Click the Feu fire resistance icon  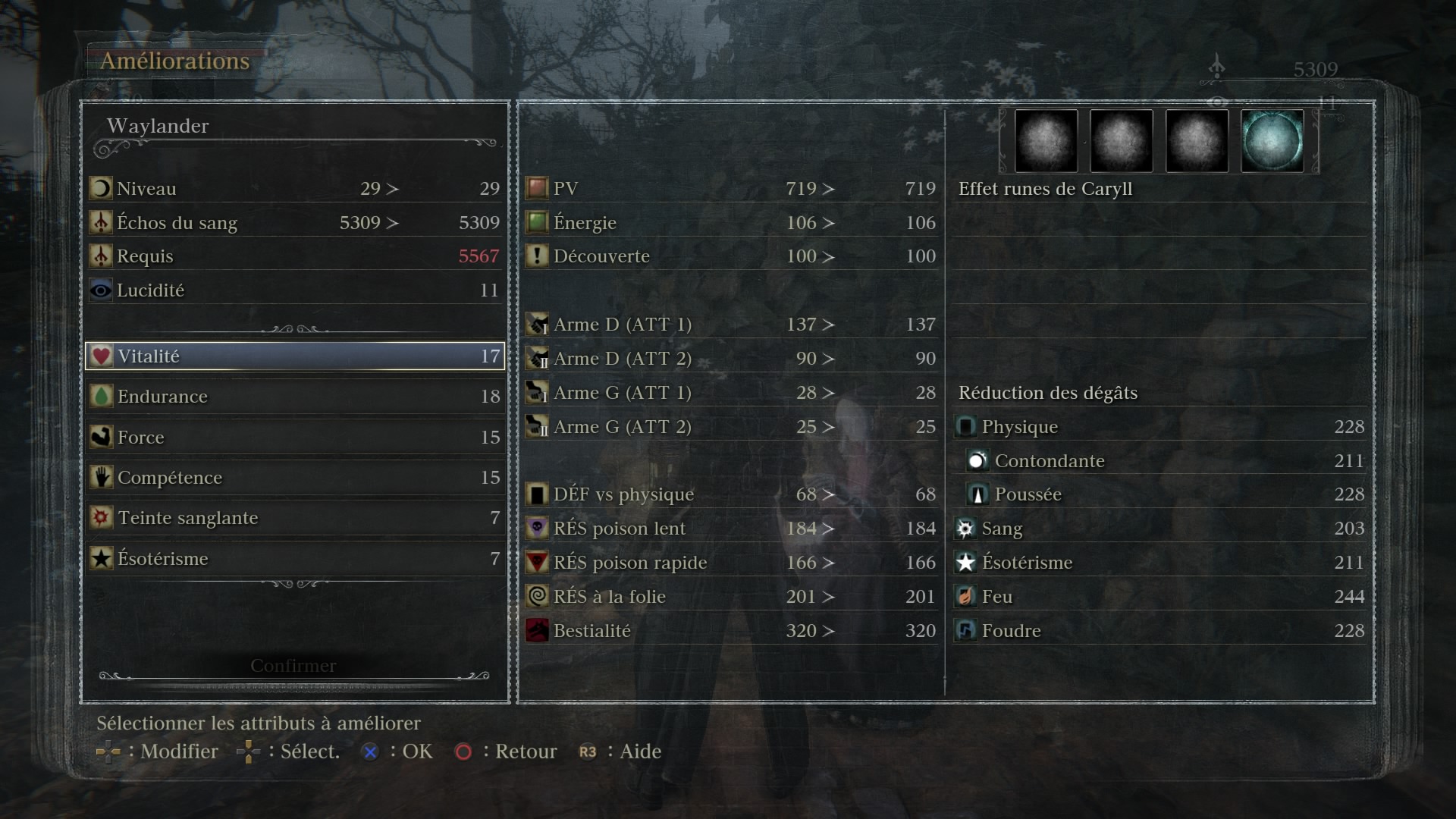(x=965, y=596)
